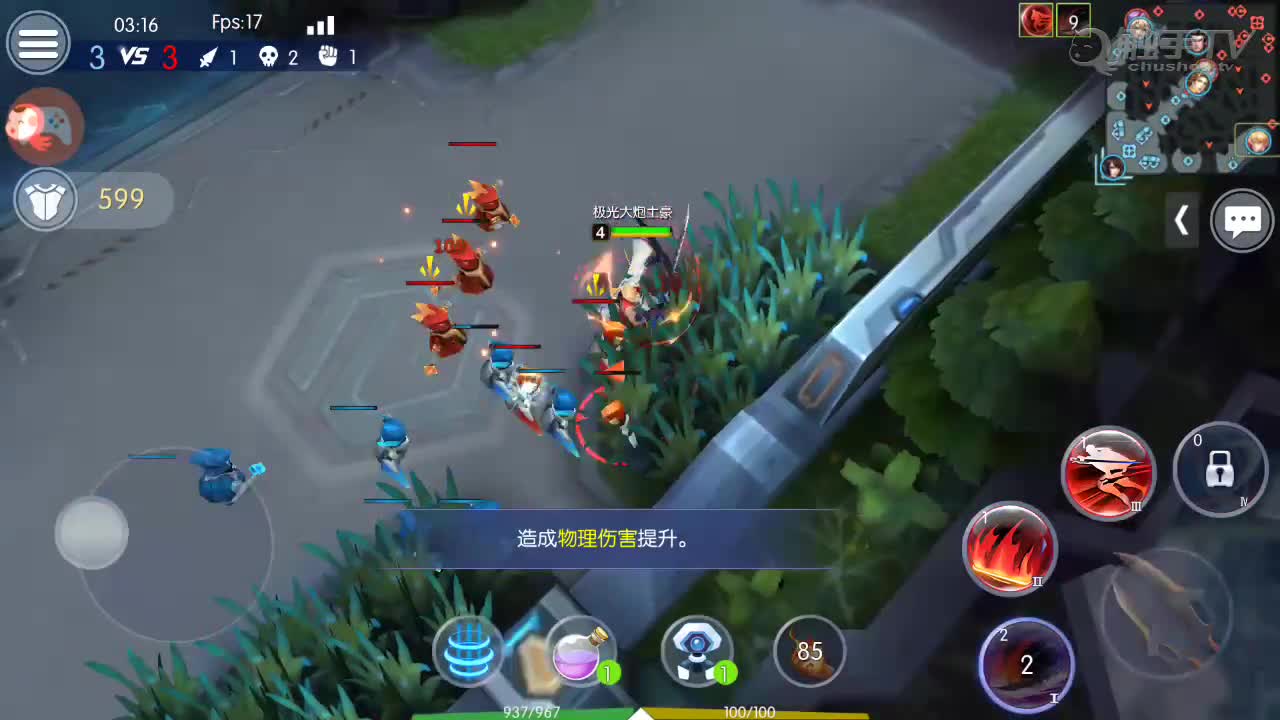Use the purple health potion item
Image resolution: width=1280 pixels, height=720 pixels.
pyautogui.click(x=580, y=651)
